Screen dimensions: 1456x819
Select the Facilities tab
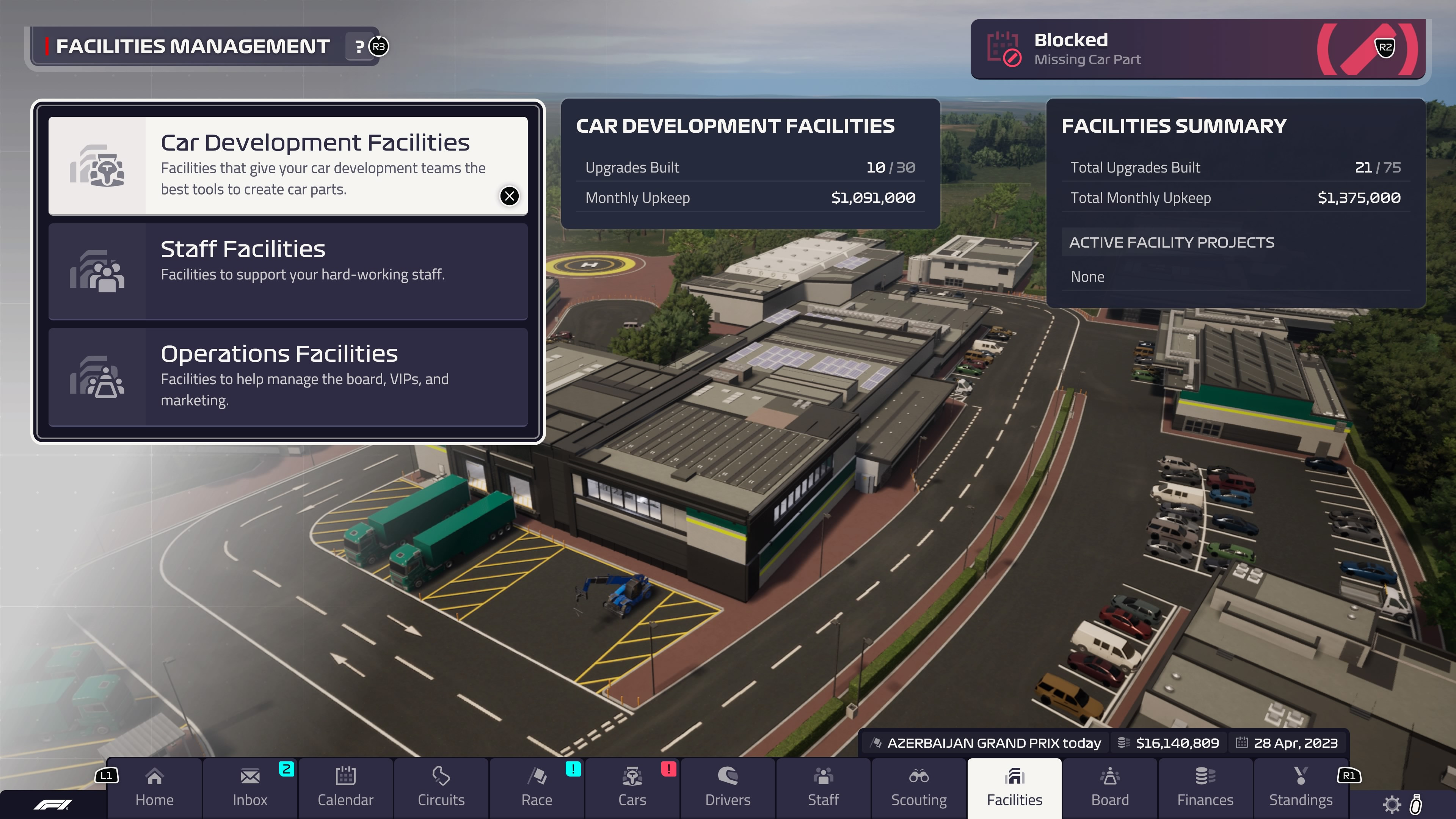point(1014,788)
